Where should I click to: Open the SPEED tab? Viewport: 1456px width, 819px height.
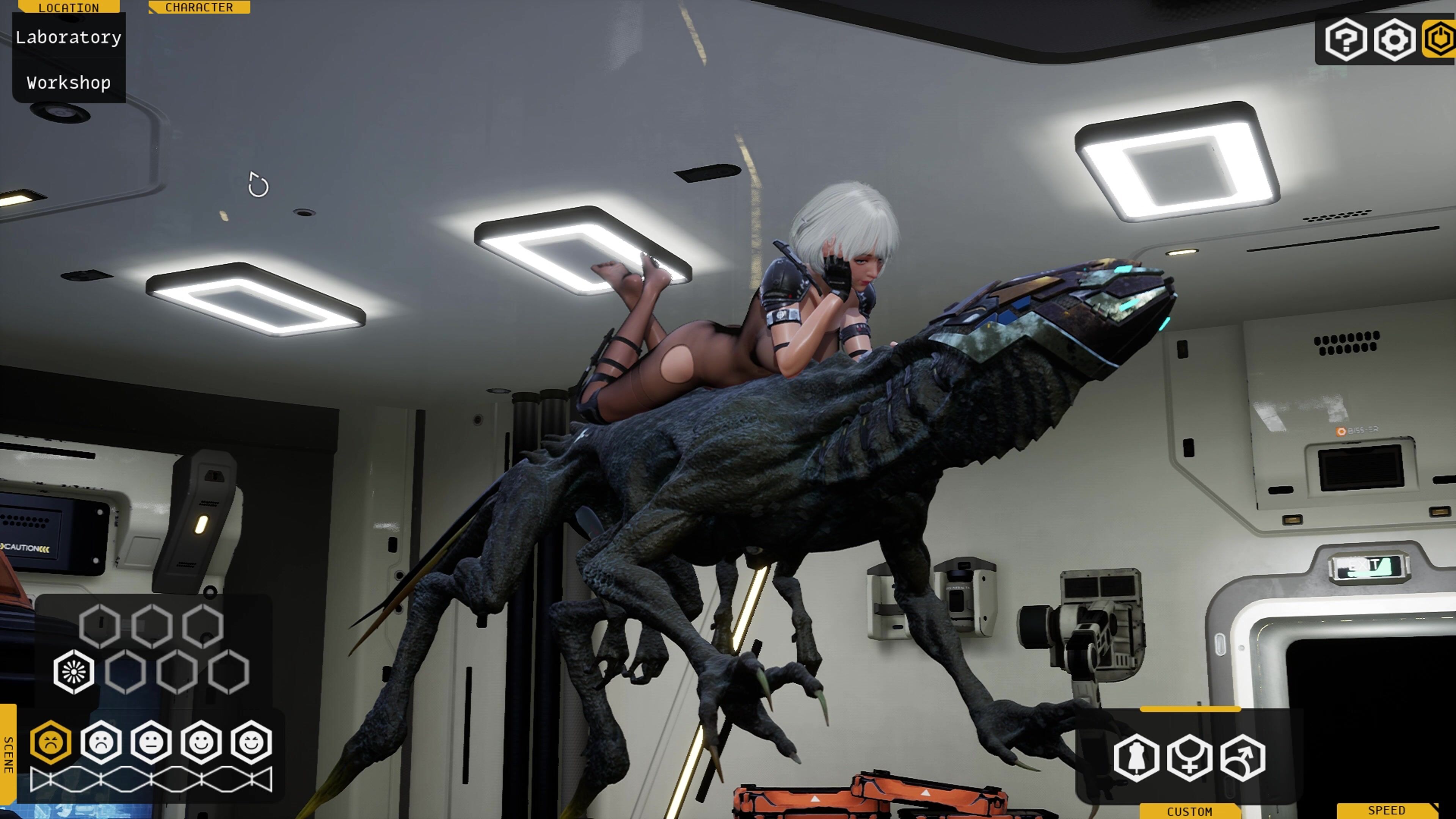[1387, 811]
